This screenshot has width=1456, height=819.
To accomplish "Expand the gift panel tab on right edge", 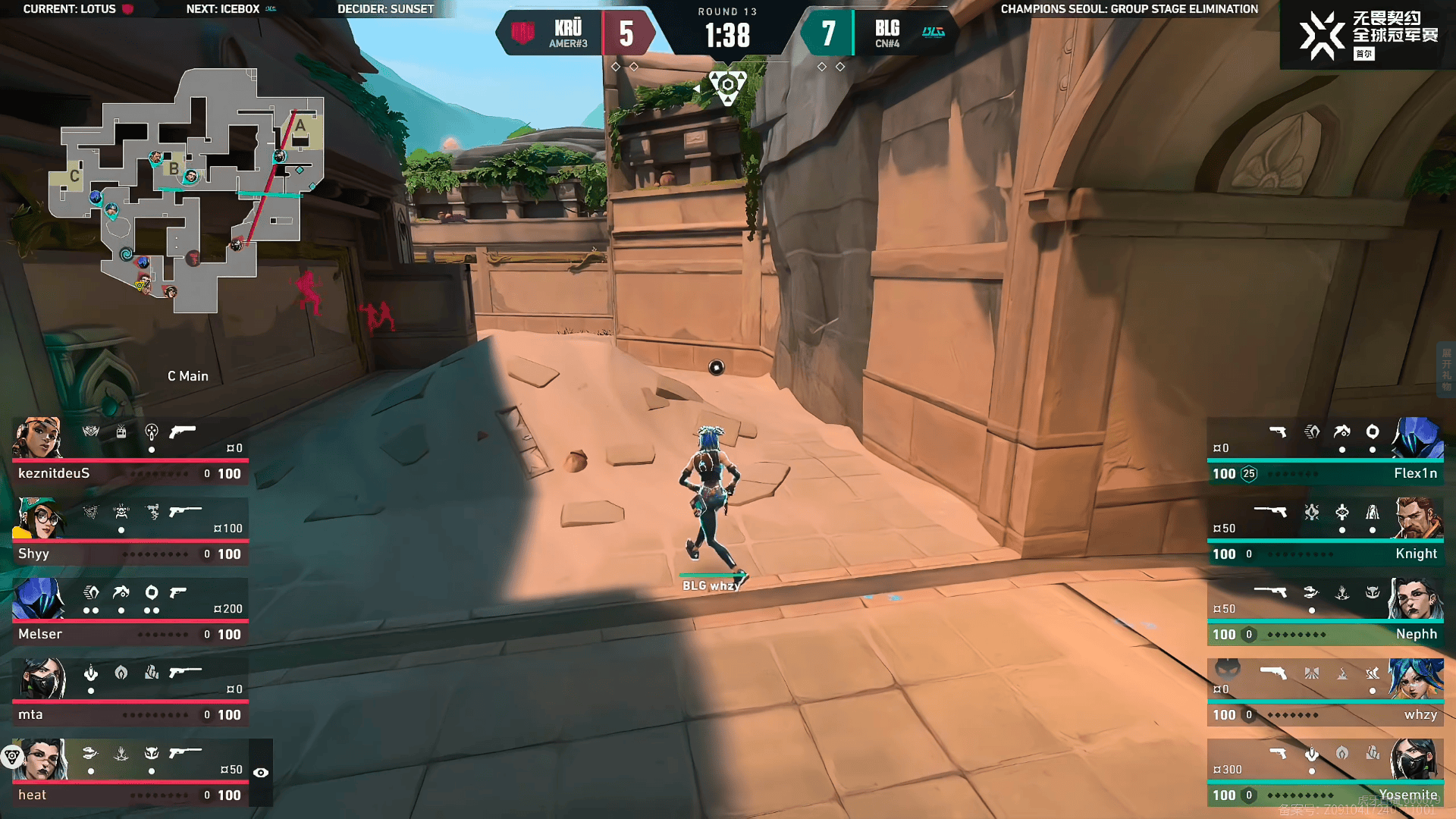I will pos(1447,369).
